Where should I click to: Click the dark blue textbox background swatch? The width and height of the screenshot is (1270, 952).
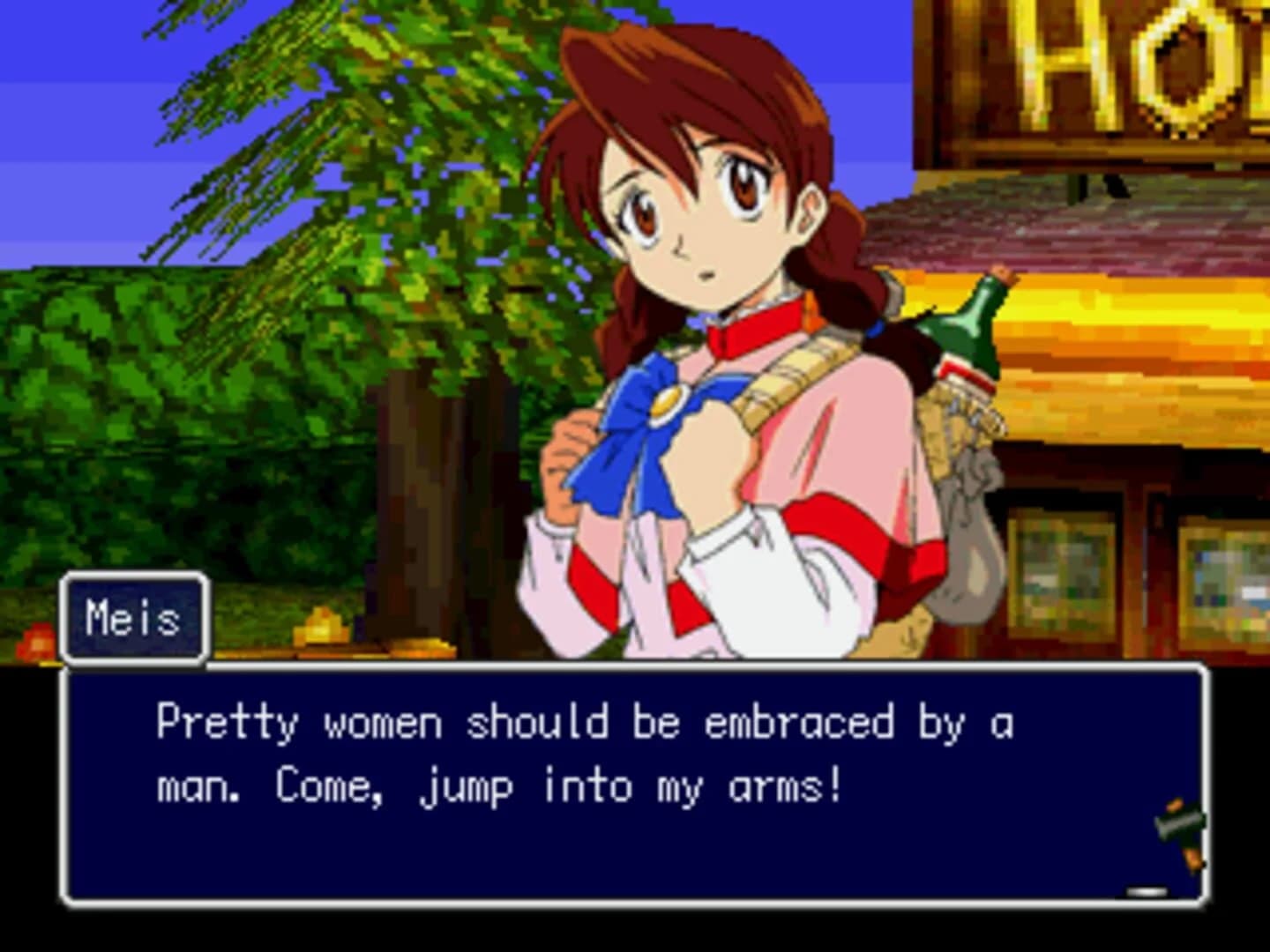click(x=265, y=855)
